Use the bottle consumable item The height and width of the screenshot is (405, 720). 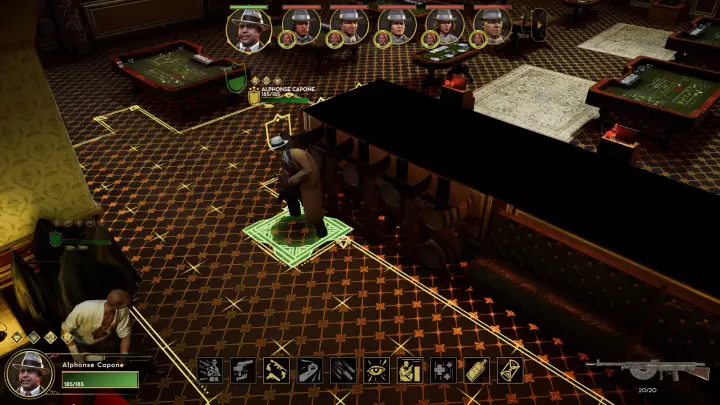[477, 370]
